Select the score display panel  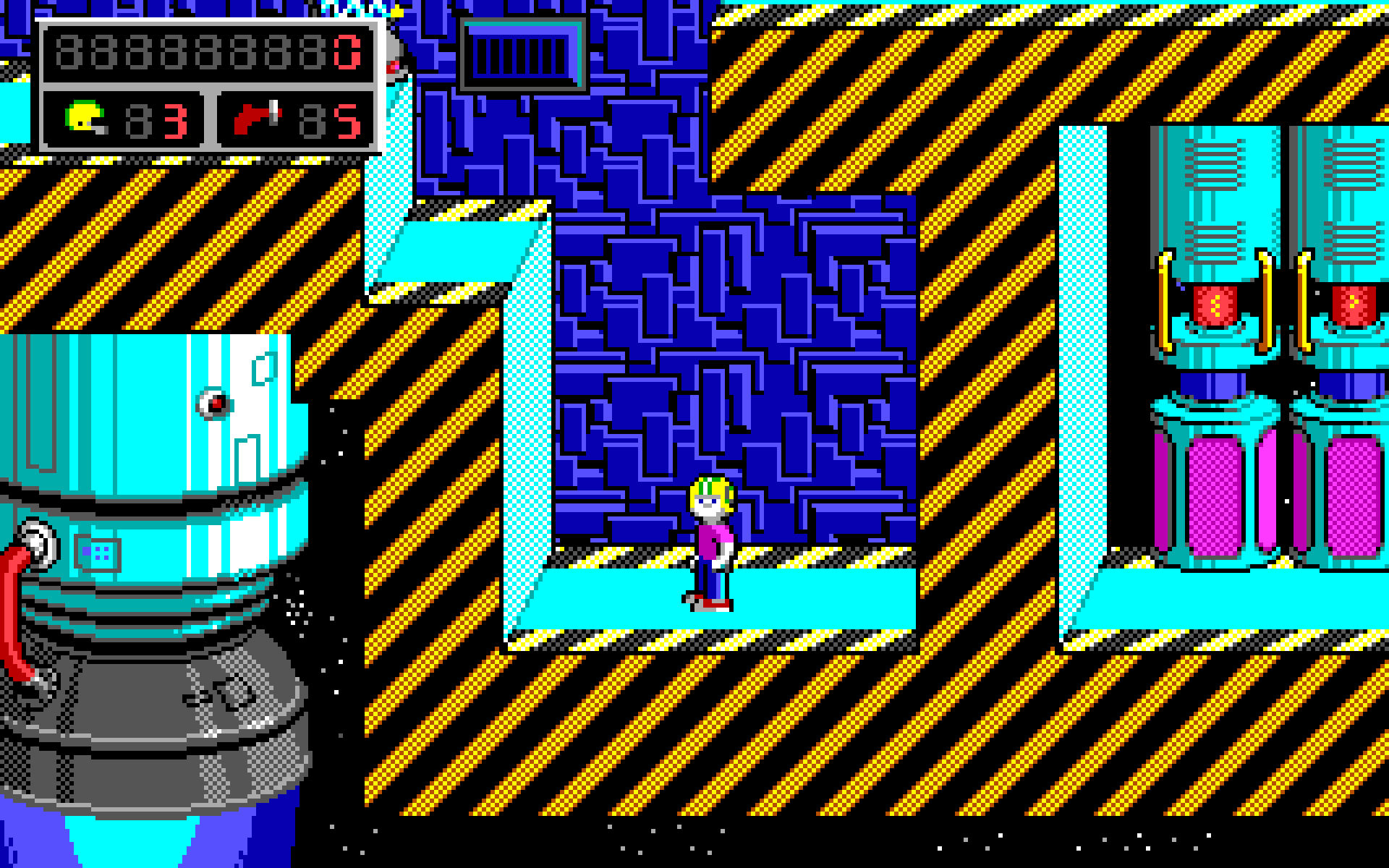pos(210,52)
